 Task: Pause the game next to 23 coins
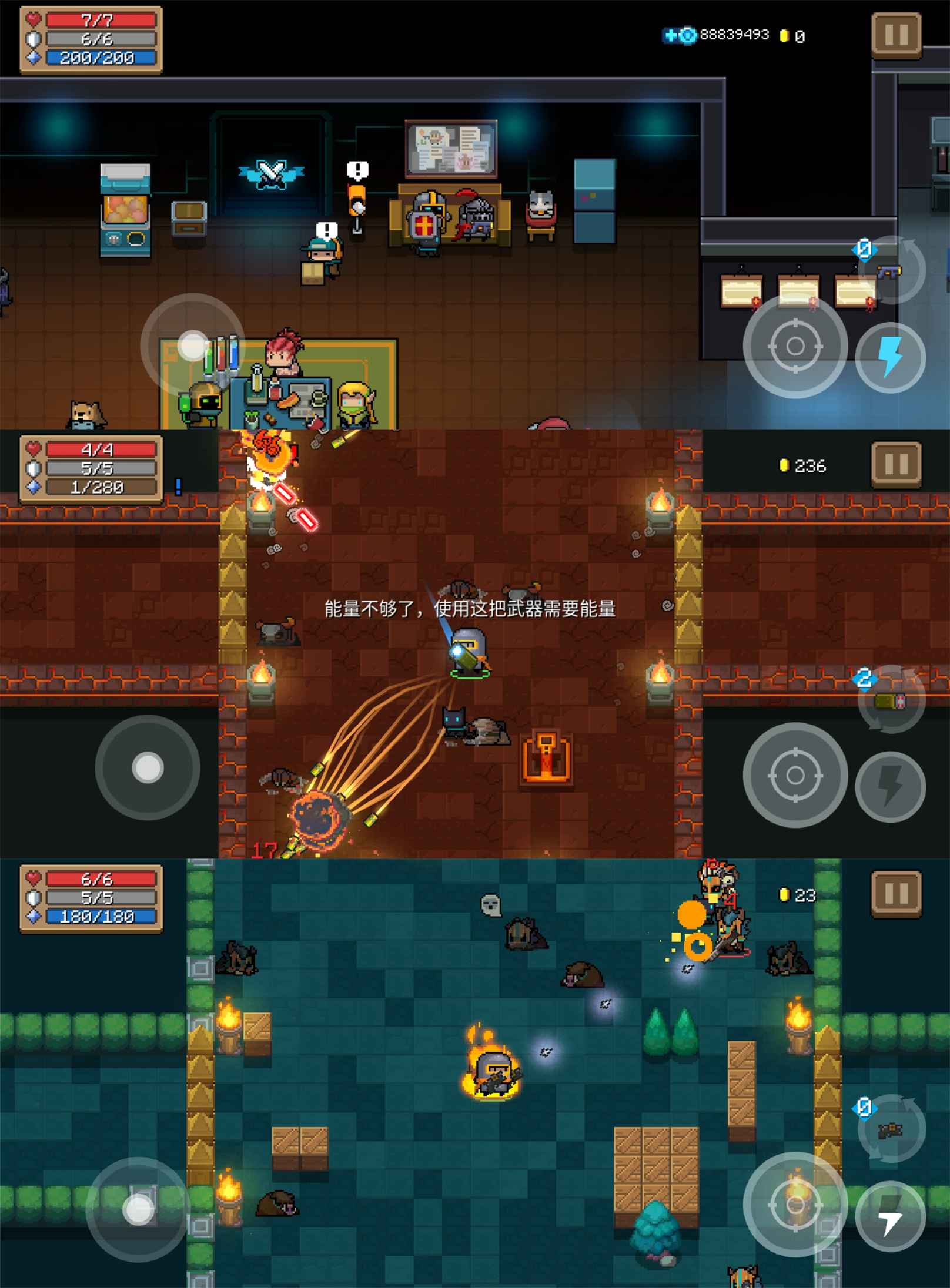click(x=896, y=894)
